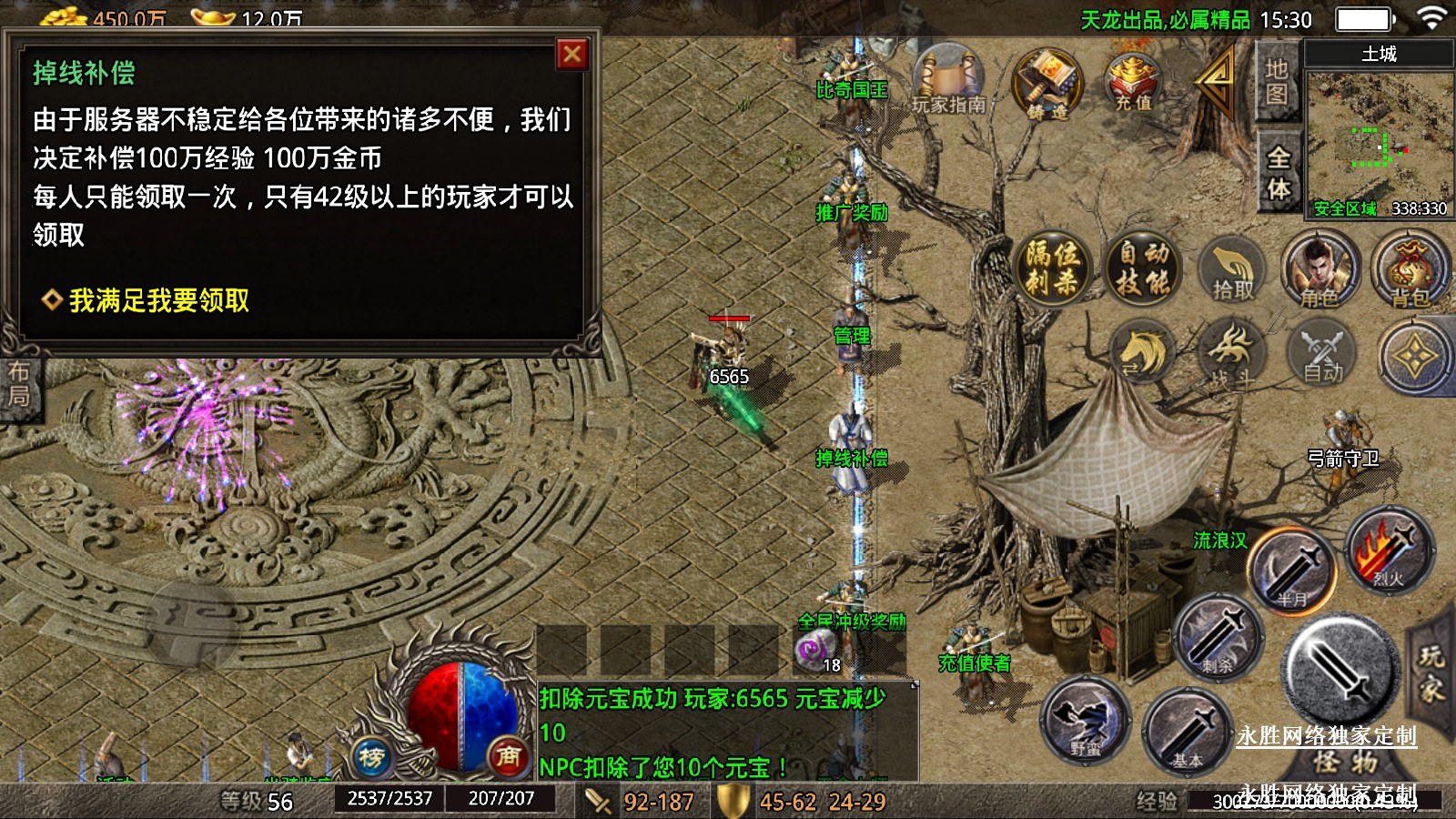Toggle the 自动技能 auto-skill button
Viewport: 1456px width, 819px height.
click(x=1143, y=268)
